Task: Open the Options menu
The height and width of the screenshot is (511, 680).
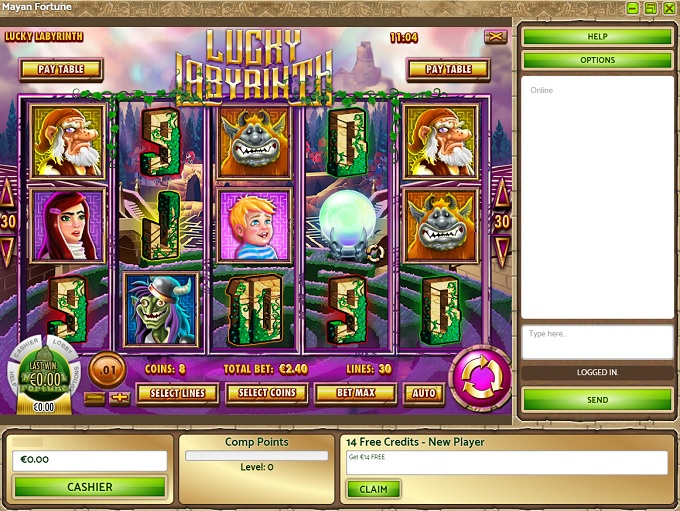Action: click(x=597, y=60)
